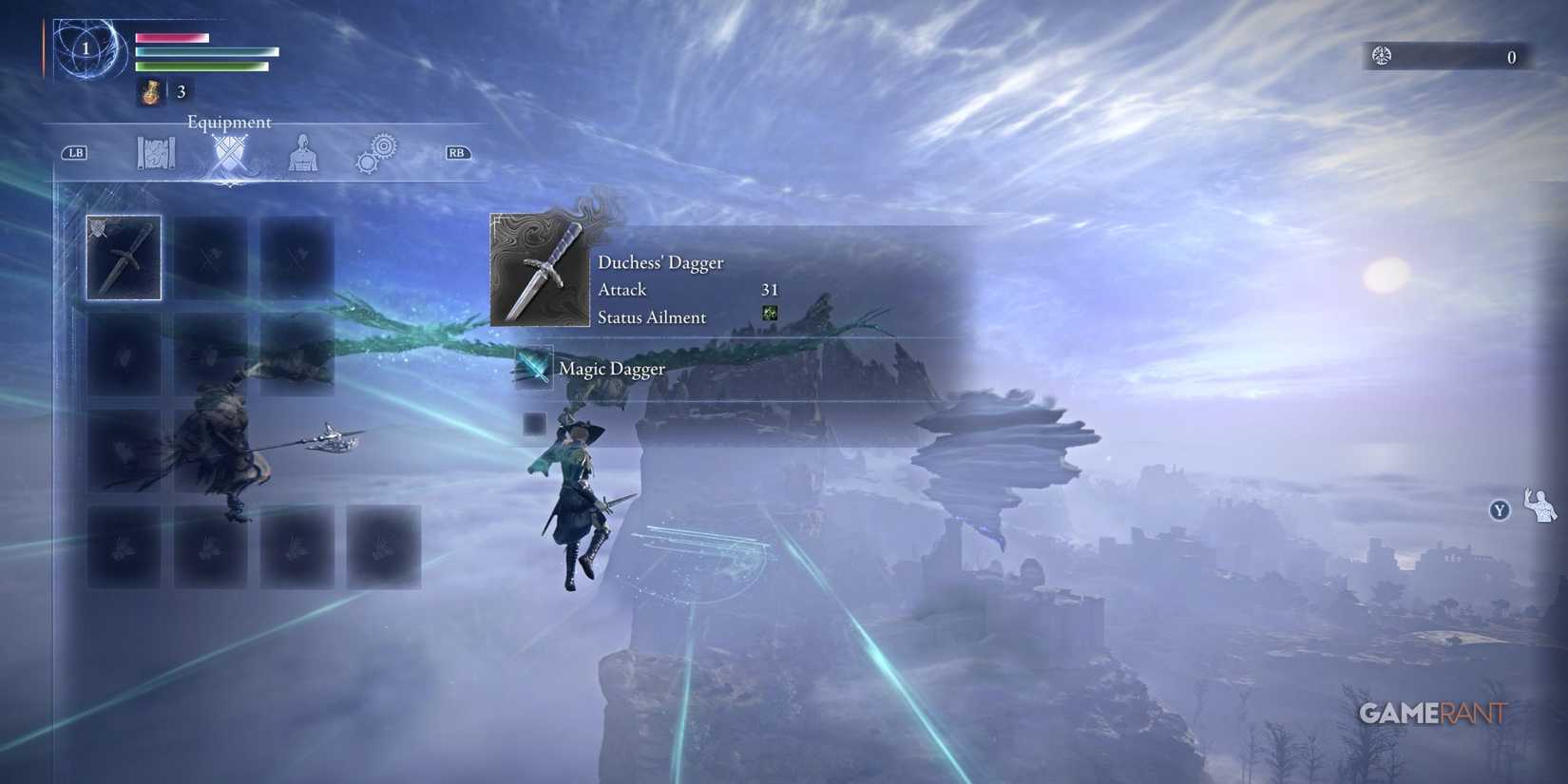Click the shield icon in the second equipment row

[x=124, y=354]
